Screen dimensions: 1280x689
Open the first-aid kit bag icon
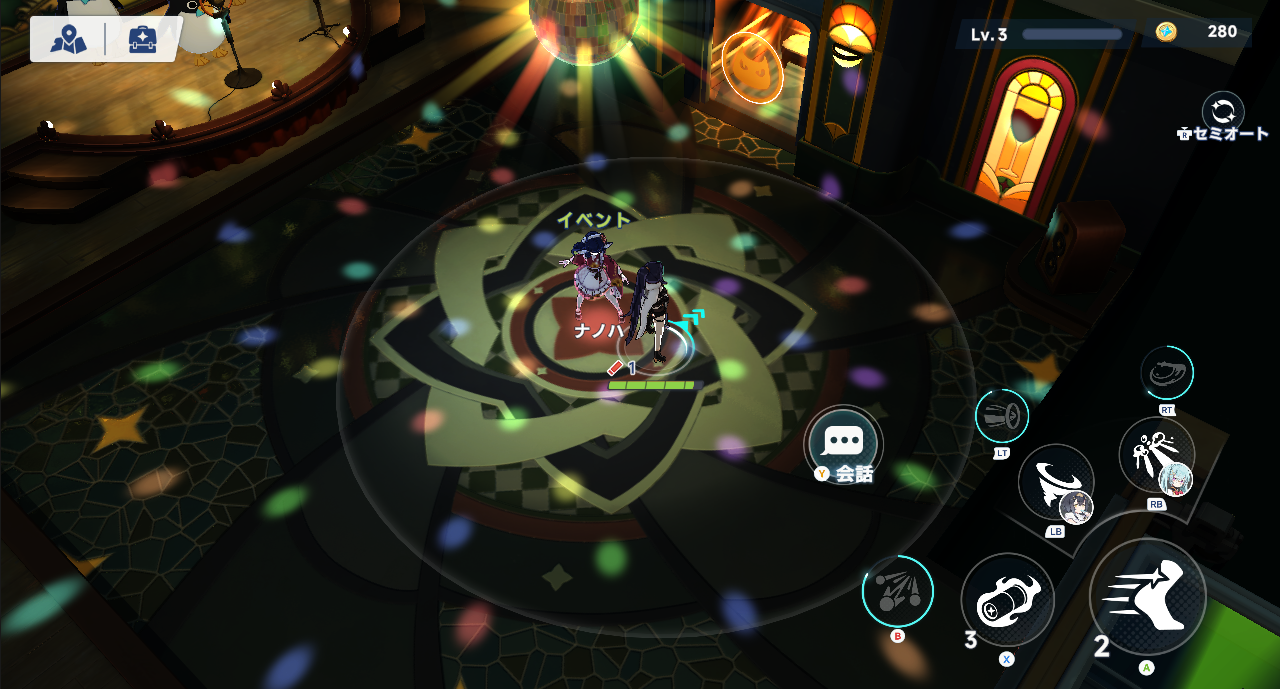(142, 39)
